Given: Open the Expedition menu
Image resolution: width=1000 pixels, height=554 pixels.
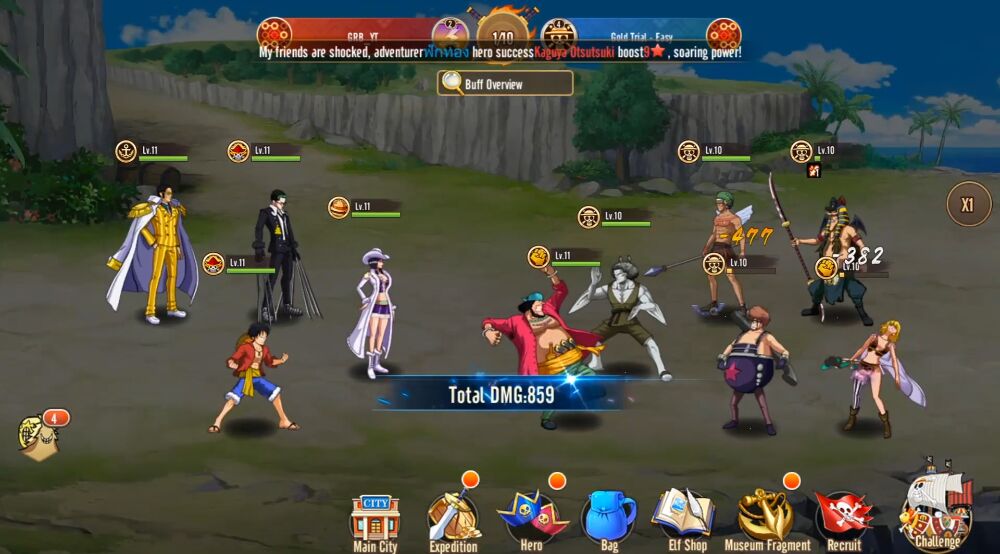Looking at the screenshot, I should pyautogui.click(x=453, y=518).
